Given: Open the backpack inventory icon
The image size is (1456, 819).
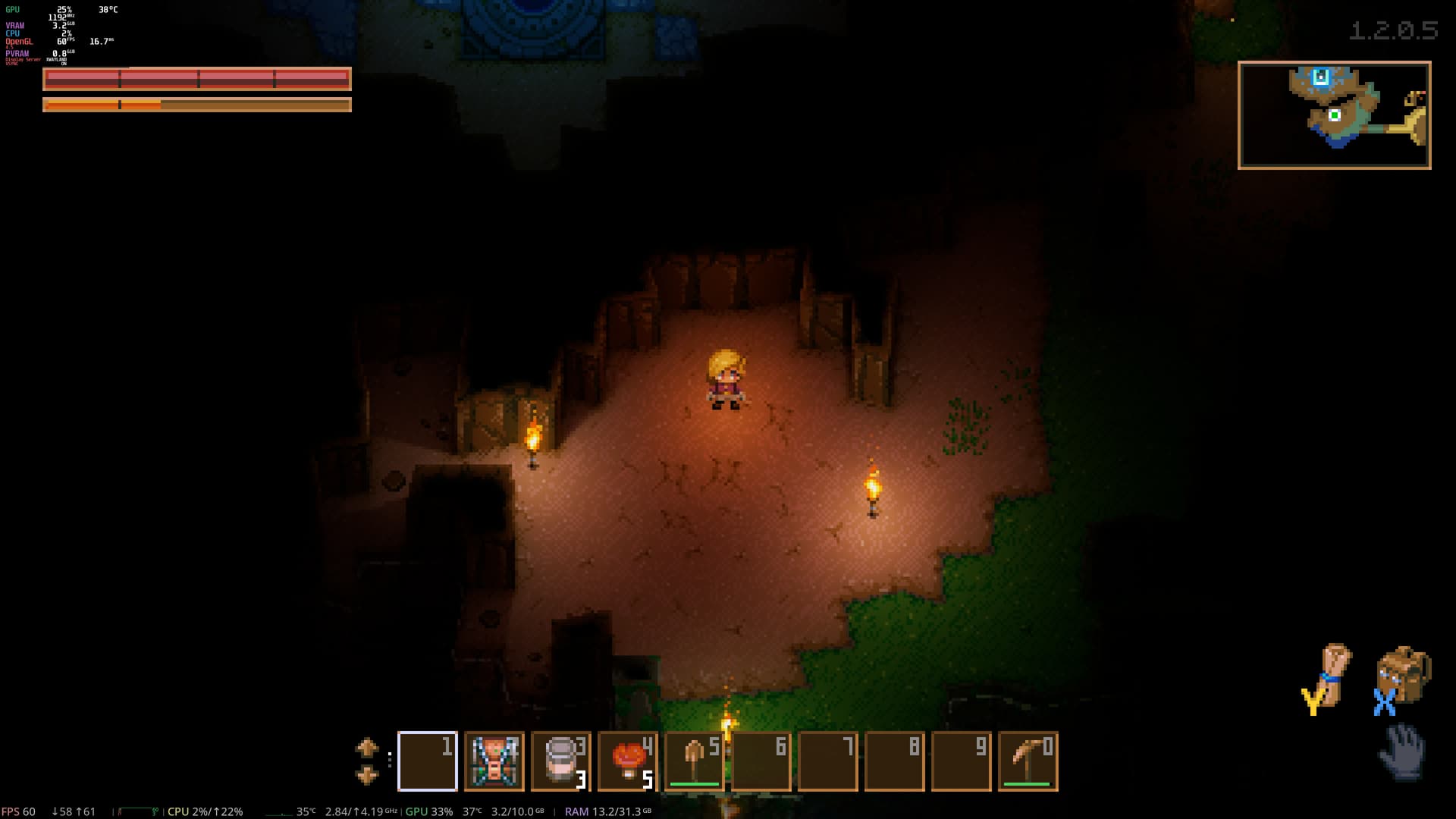Looking at the screenshot, I should coord(1403,673).
